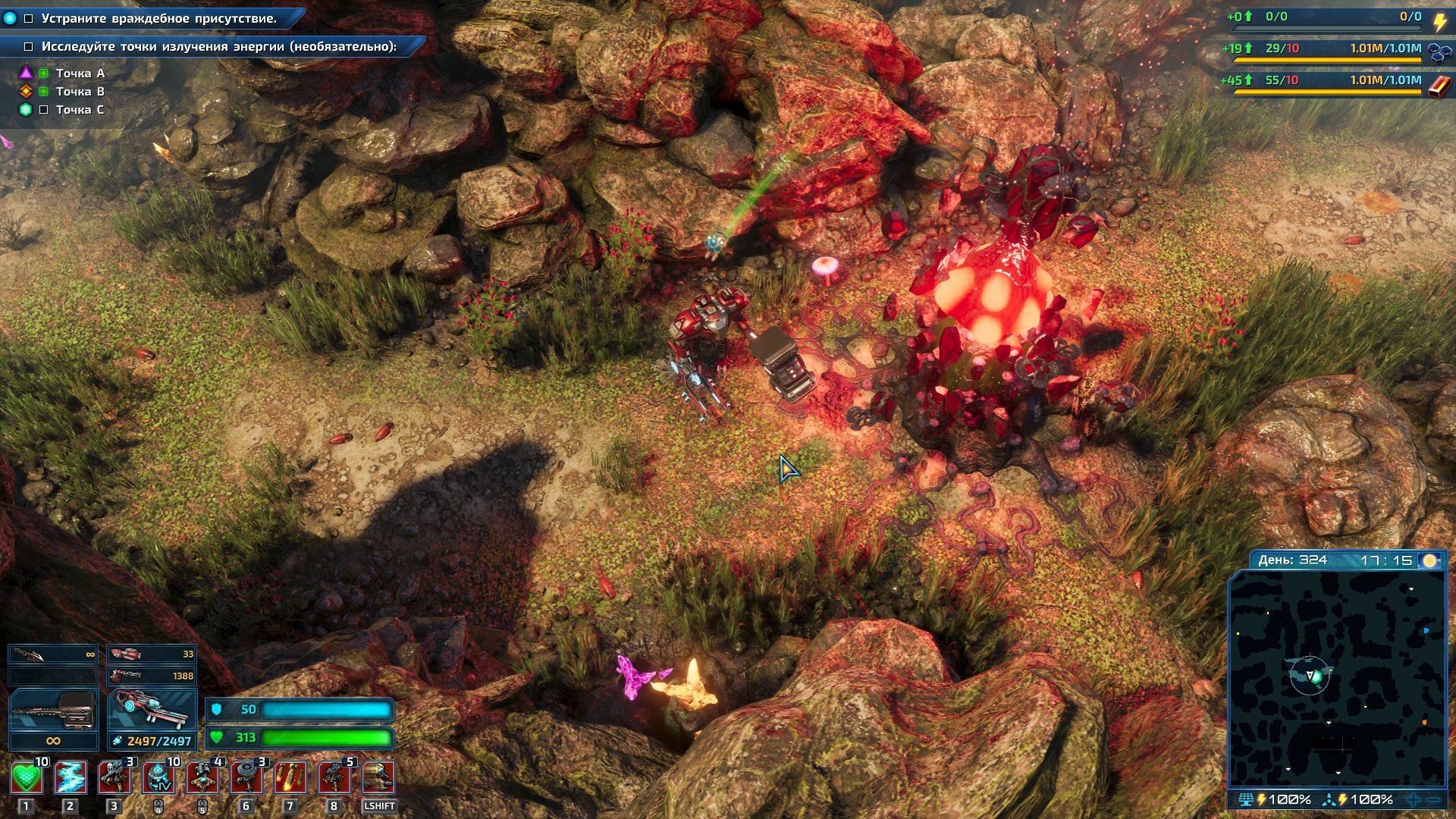
Task: Choose the falling bombs bombardment ability
Action: (290, 778)
